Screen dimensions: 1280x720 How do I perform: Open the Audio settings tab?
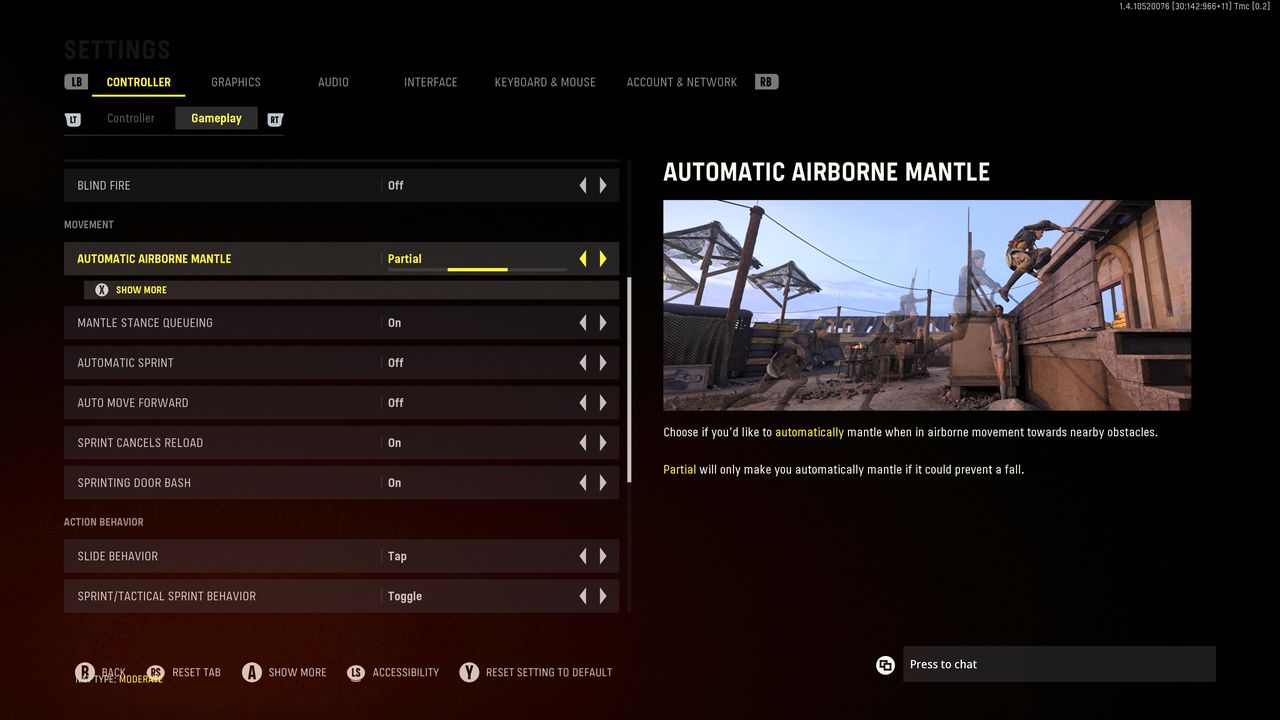tap(333, 82)
